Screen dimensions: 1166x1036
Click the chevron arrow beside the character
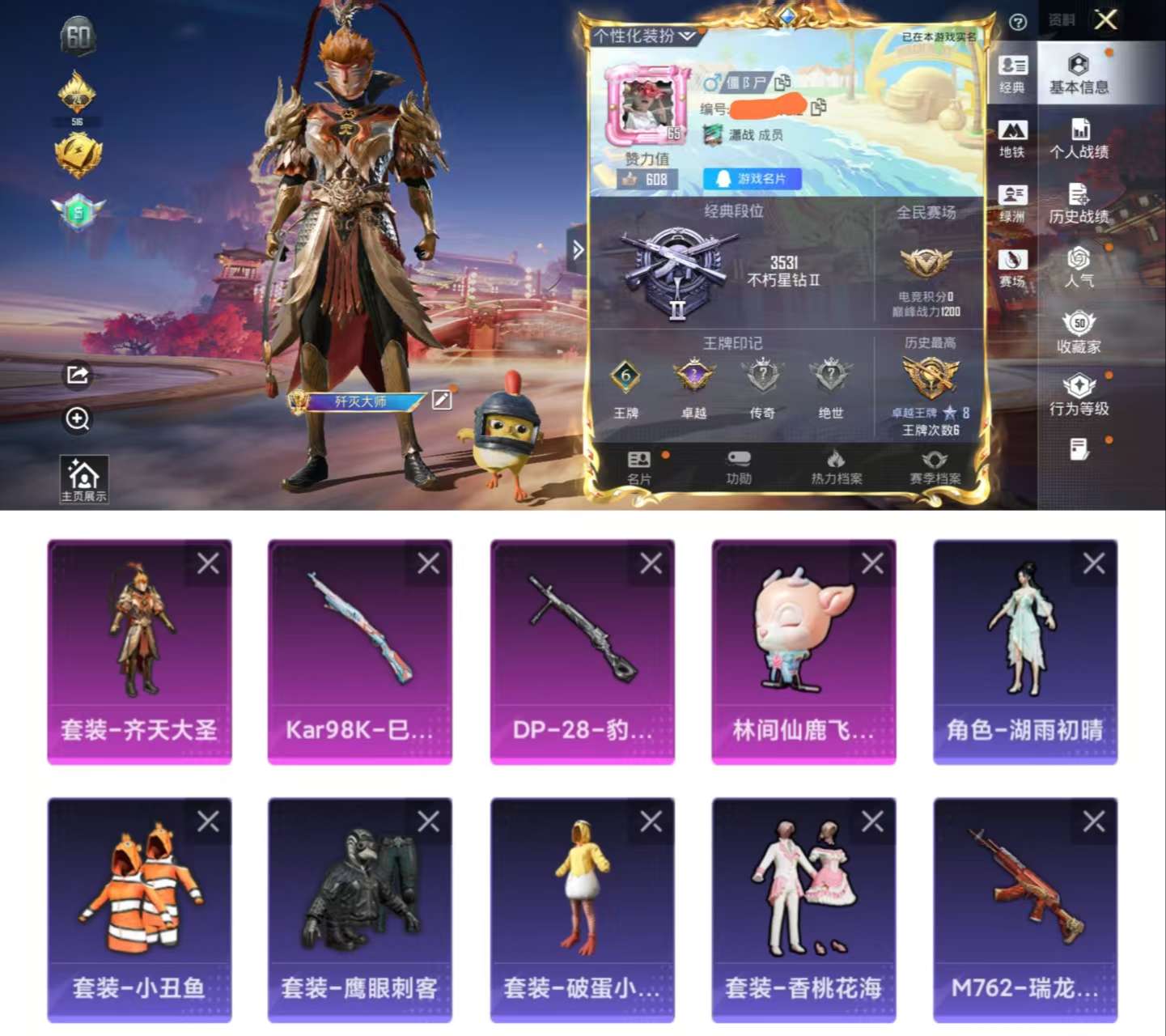coord(576,249)
